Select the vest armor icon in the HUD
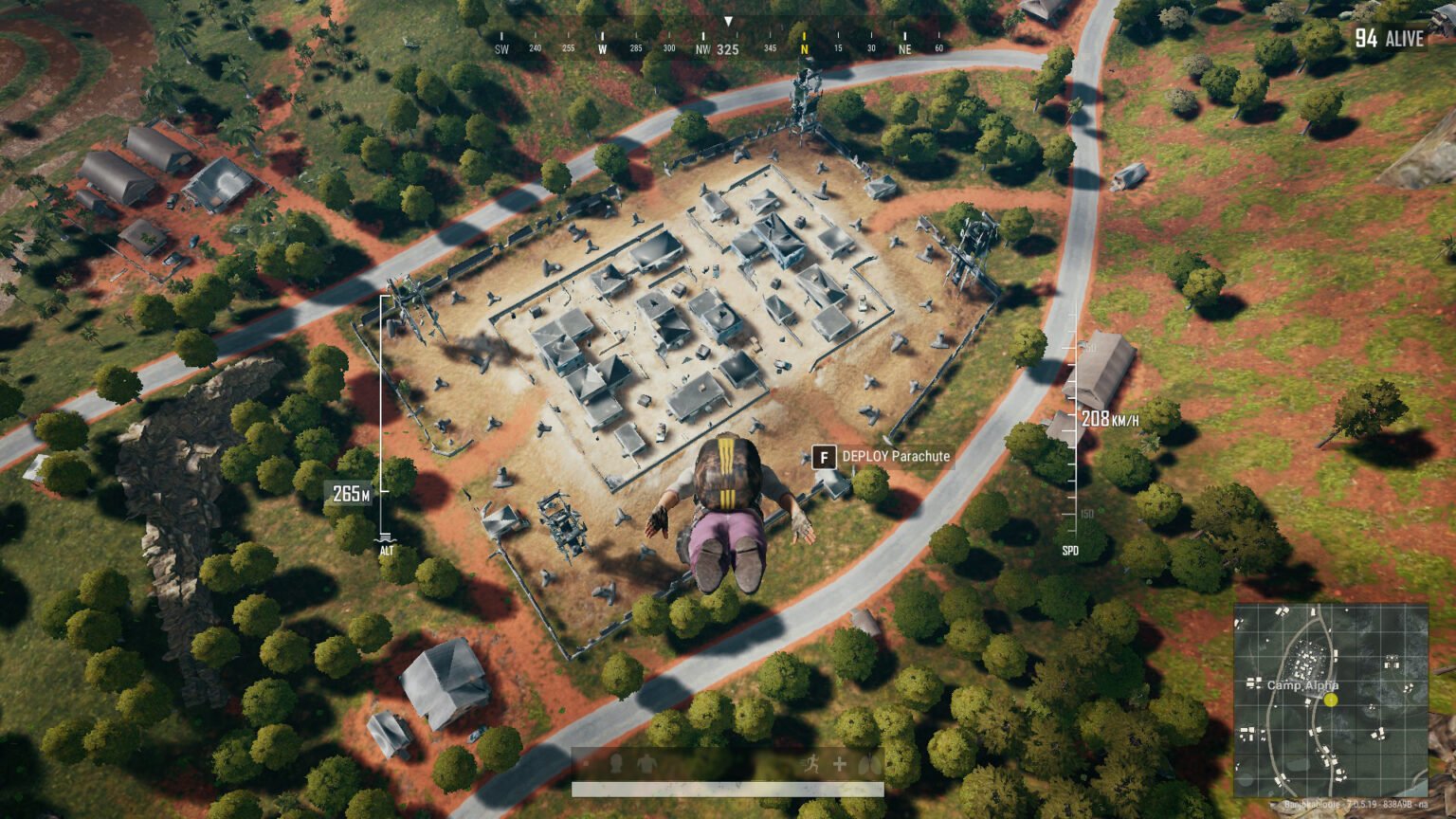Screen dimensions: 1456x819 (x=647, y=764)
